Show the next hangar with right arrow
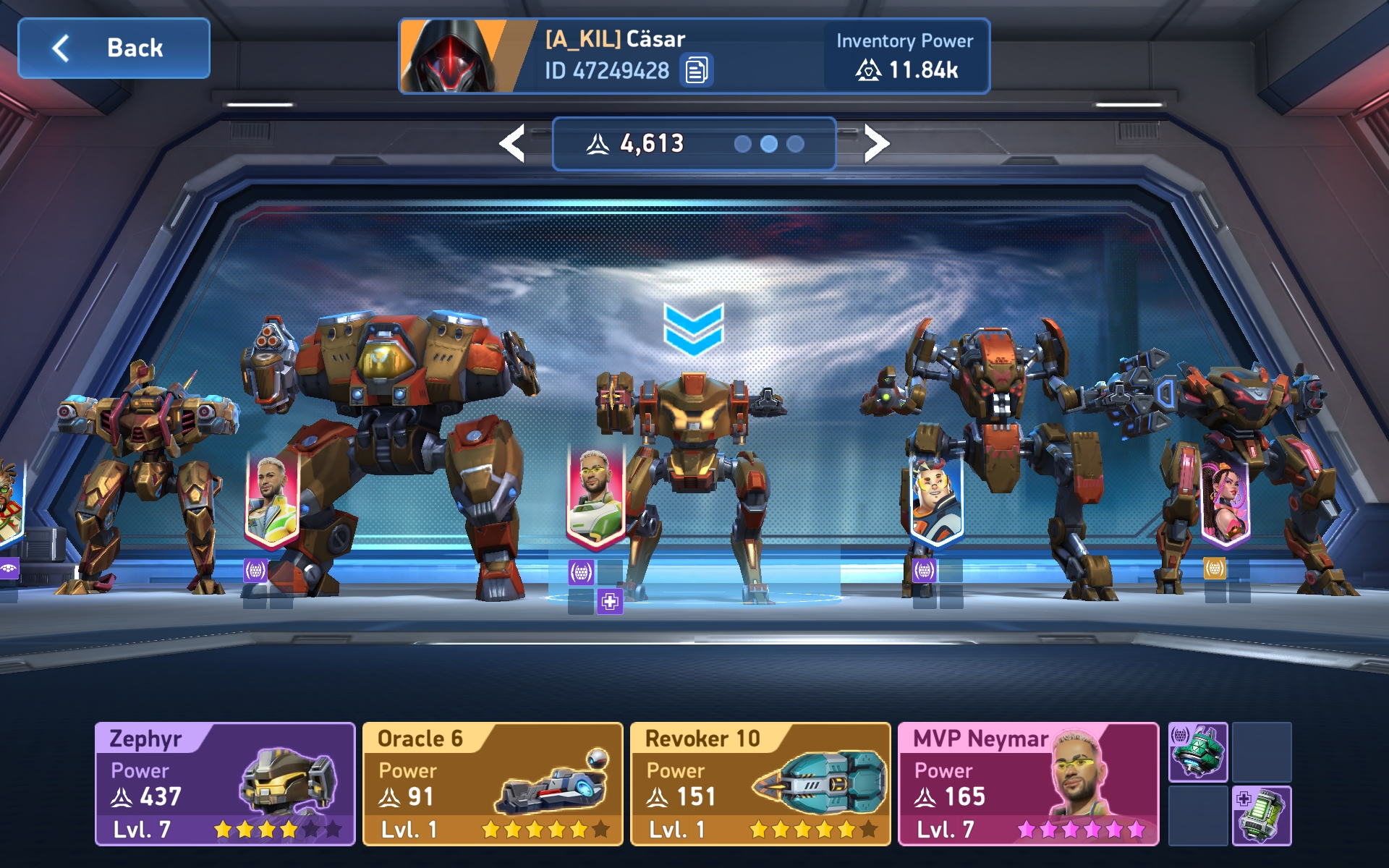This screenshot has height=868, width=1389. pyautogui.click(x=876, y=143)
